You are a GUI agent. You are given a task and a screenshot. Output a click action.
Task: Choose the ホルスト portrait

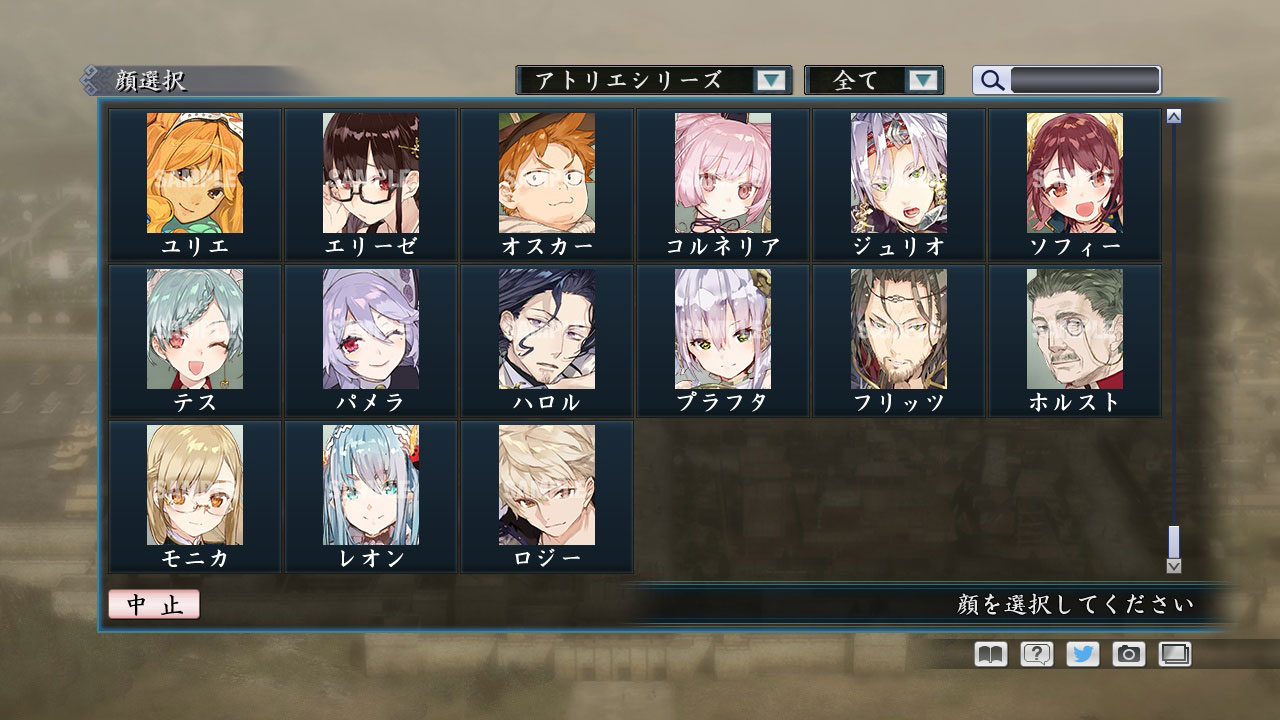1073,330
